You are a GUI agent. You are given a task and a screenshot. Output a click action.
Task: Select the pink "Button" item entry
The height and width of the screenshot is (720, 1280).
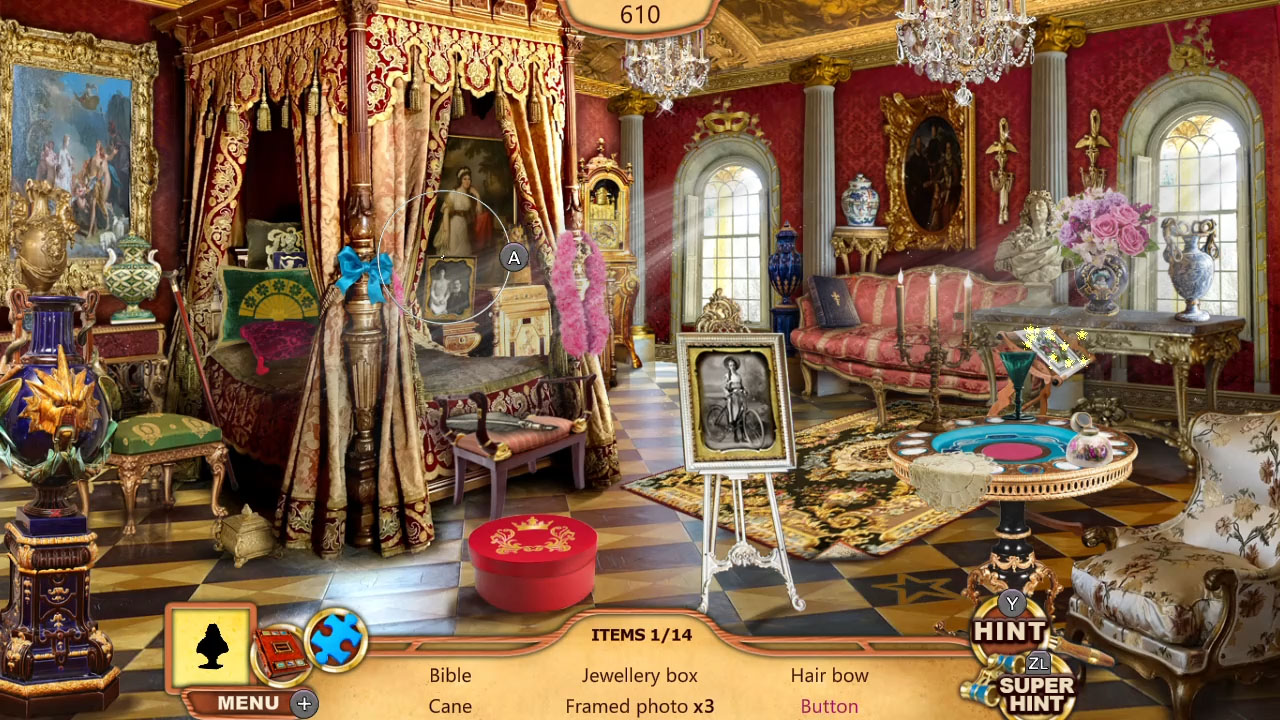coord(829,706)
